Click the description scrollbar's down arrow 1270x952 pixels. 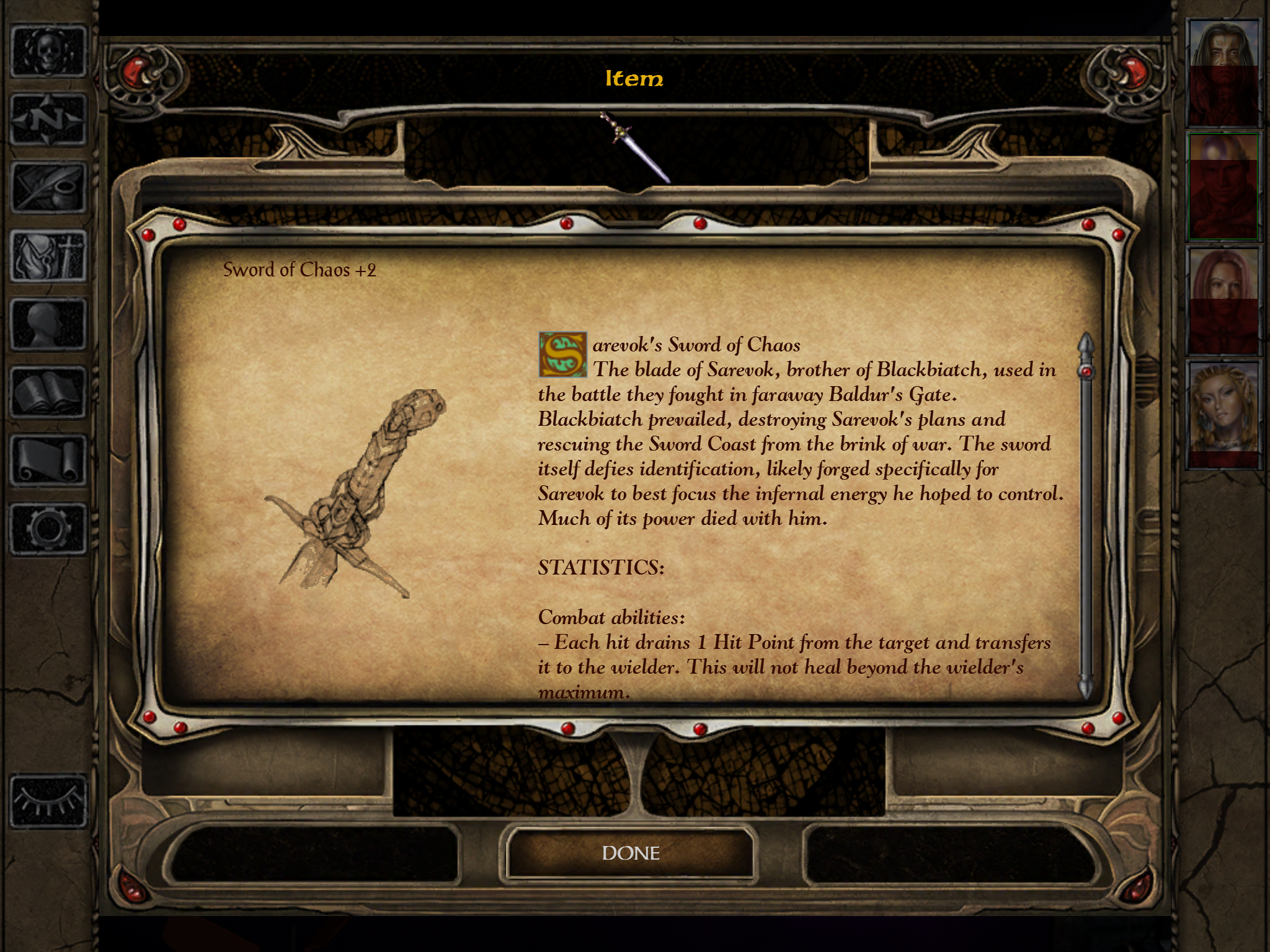click(x=1086, y=687)
